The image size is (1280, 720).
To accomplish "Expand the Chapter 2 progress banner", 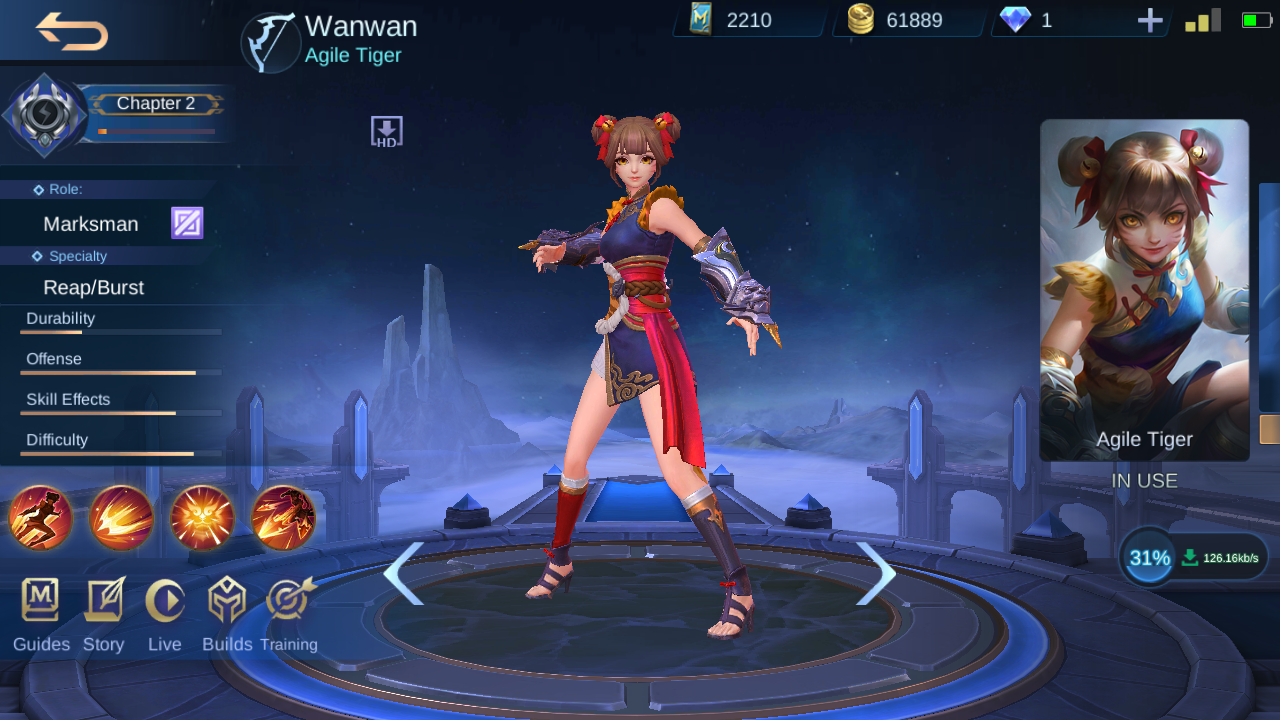I will tap(155, 103).
